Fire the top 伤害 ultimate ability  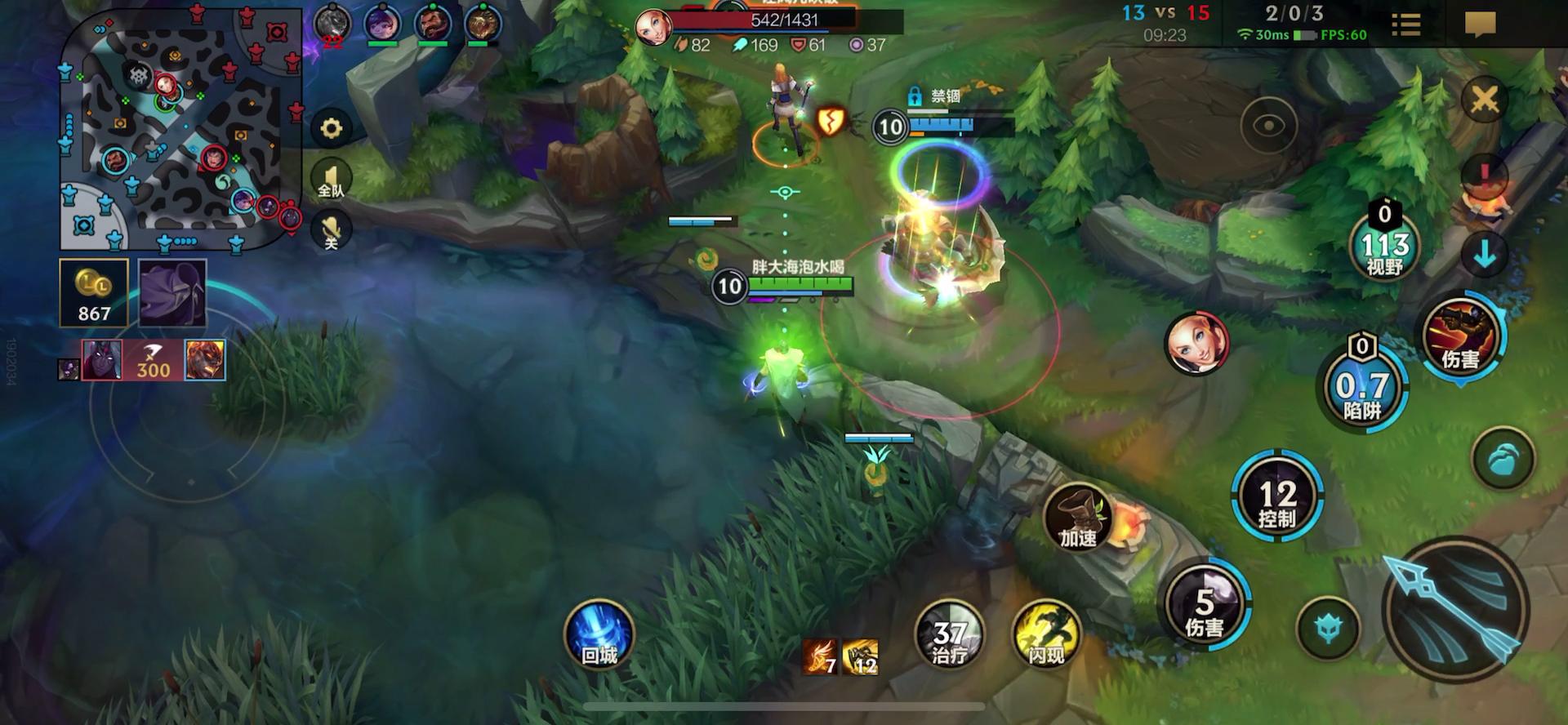pyautogui.click(x=1459, y=336)
